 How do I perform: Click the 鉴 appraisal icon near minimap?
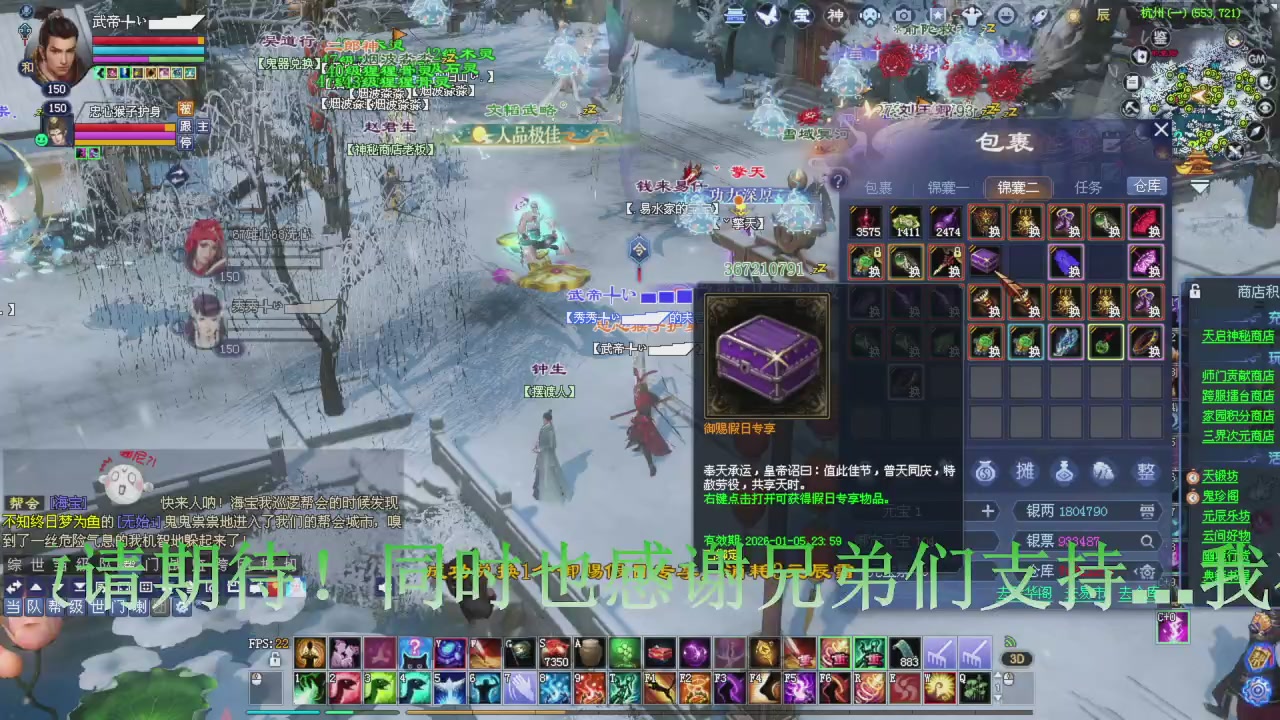[1160, 38]
